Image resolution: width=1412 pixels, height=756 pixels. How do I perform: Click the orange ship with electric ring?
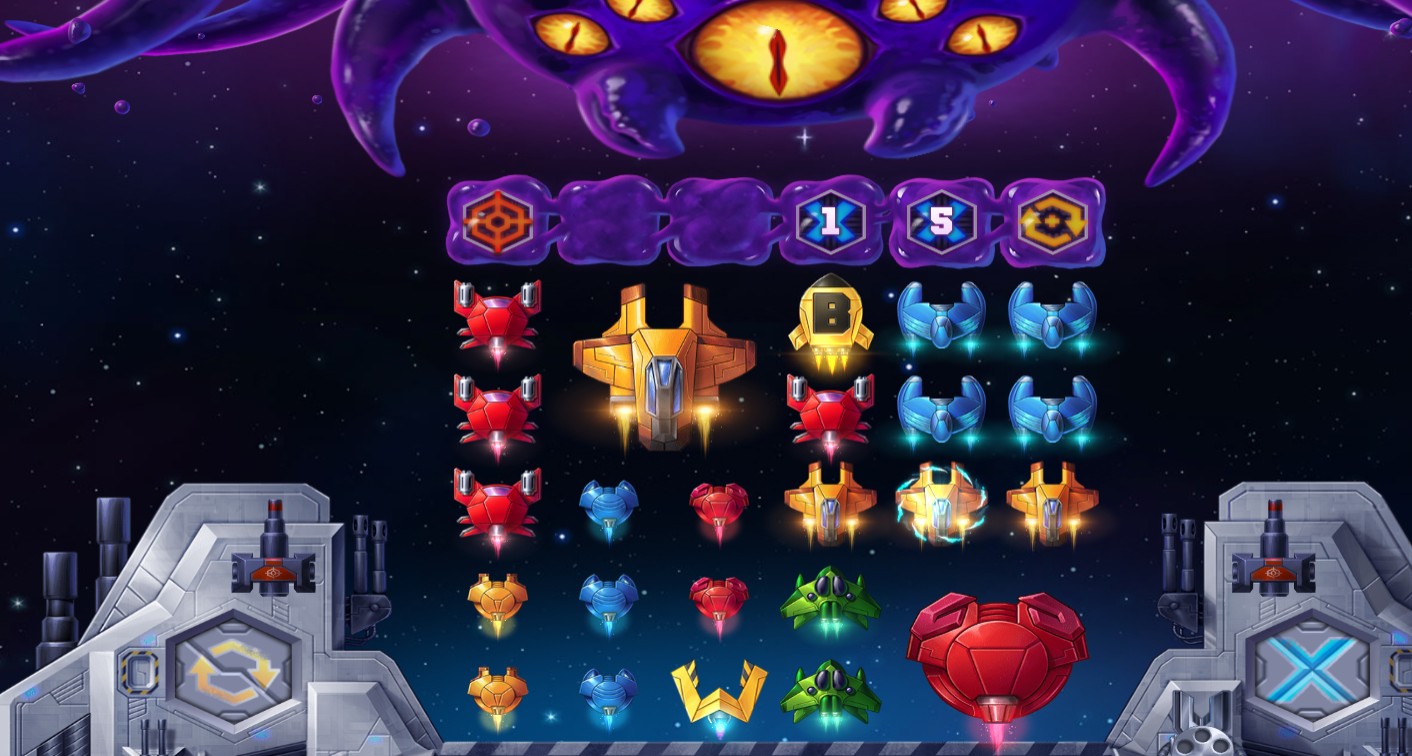[940, 503]
